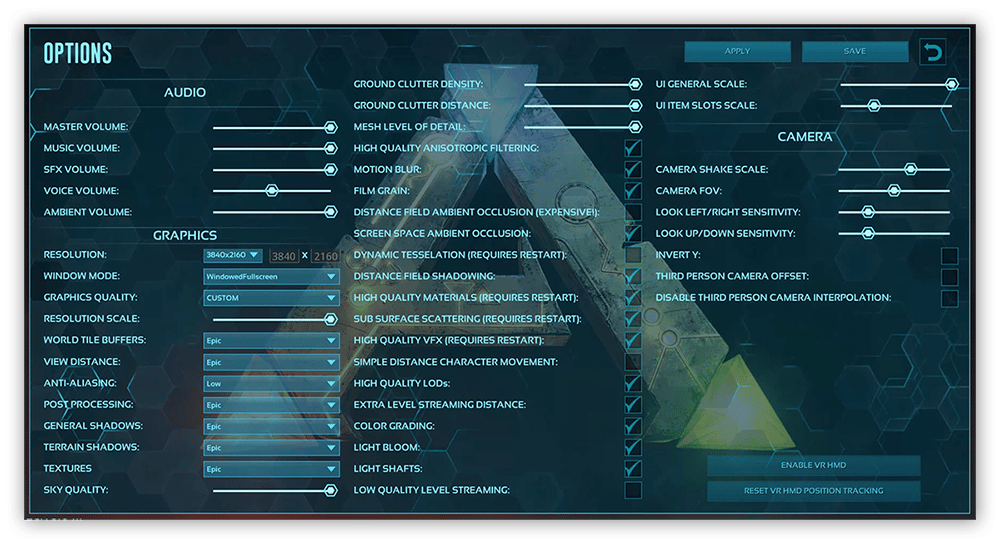Go back using the return arrow button
This screenshot has height=543, width=1000.
click(933, 52)
